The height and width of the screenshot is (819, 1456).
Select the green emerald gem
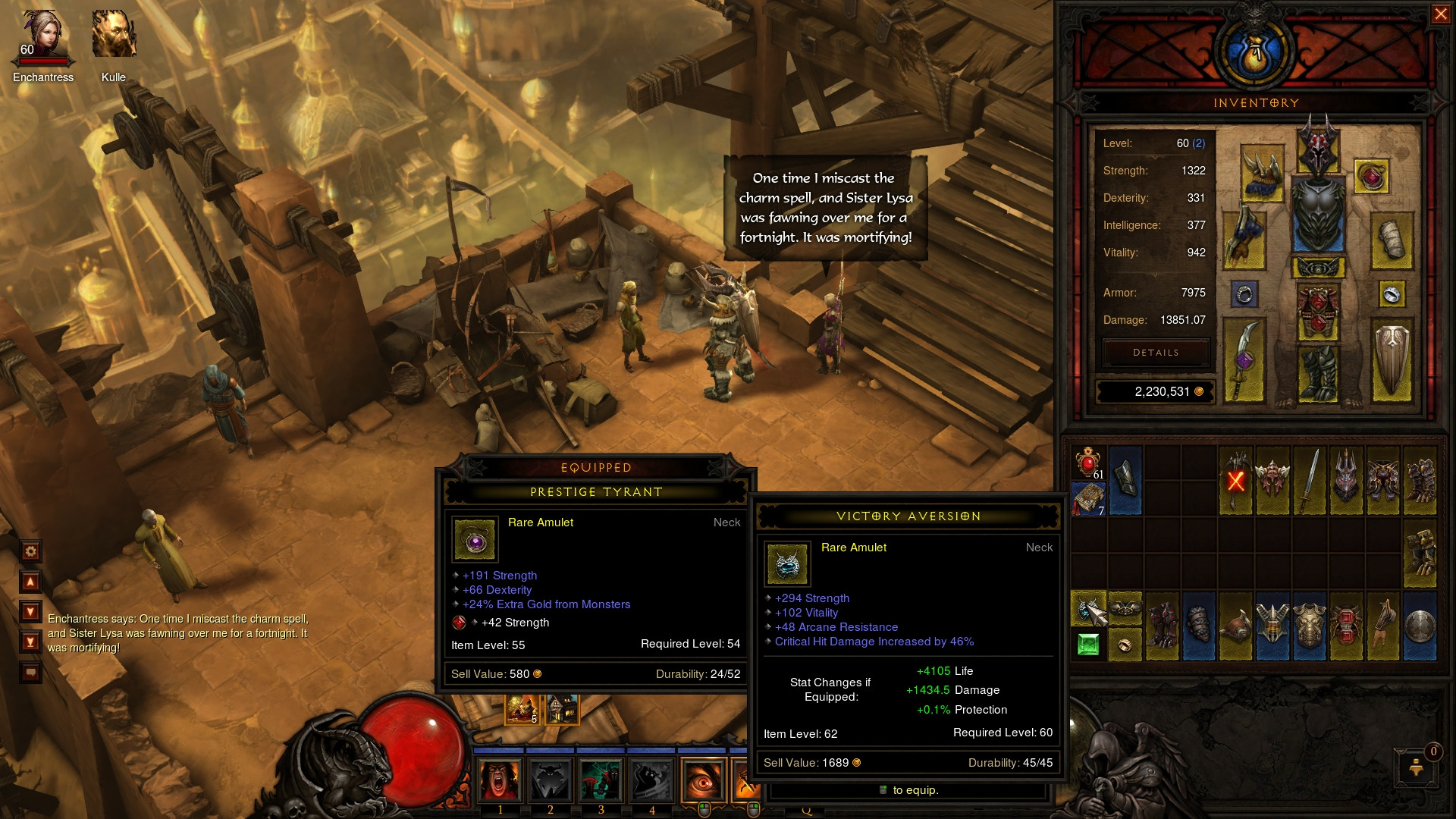click(x=1088, y=645)
